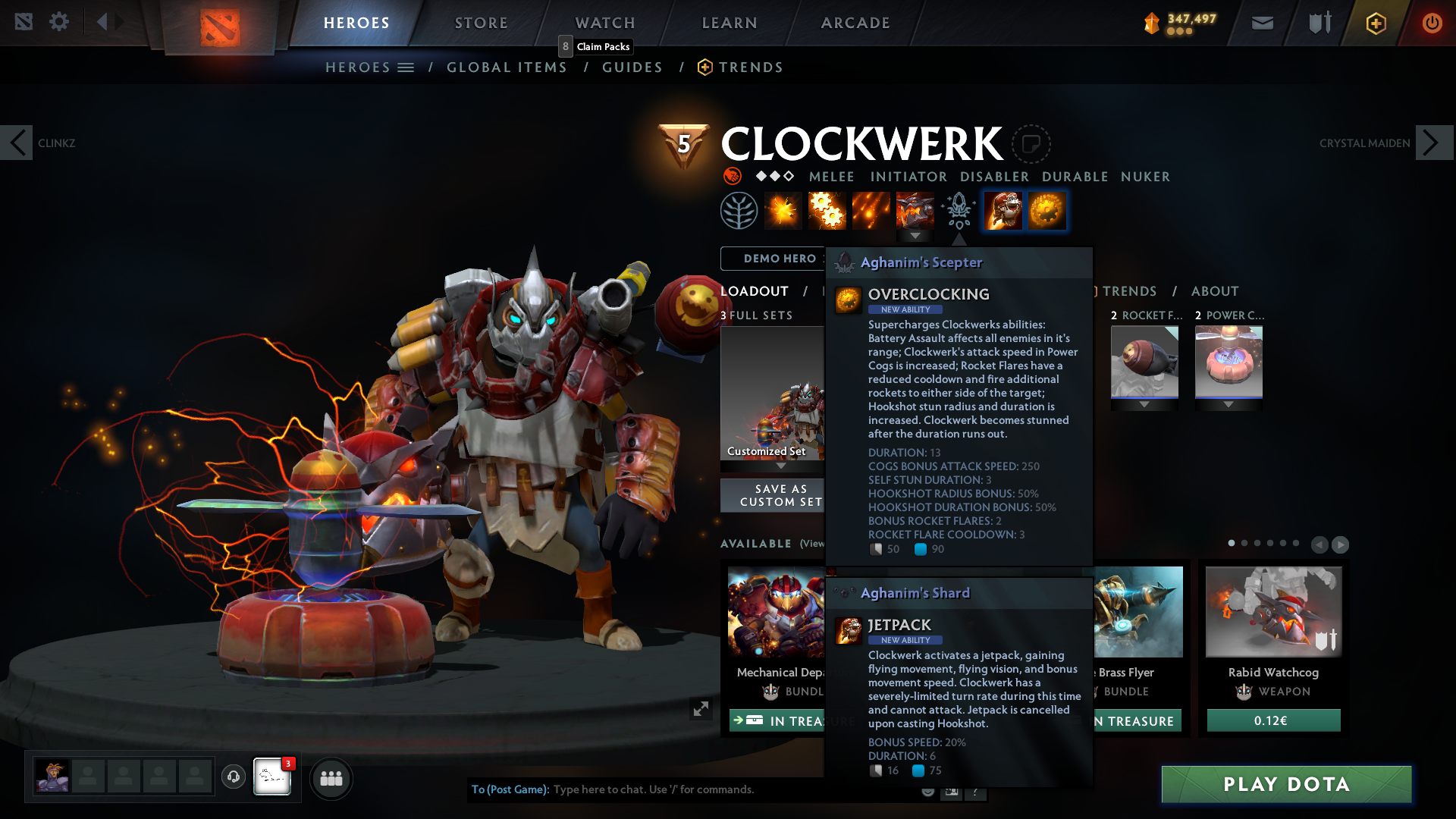Viewport: 1456px width, 819px height.
Task: Open the headset voice chat icon
Action: click(x=234, y=777)
